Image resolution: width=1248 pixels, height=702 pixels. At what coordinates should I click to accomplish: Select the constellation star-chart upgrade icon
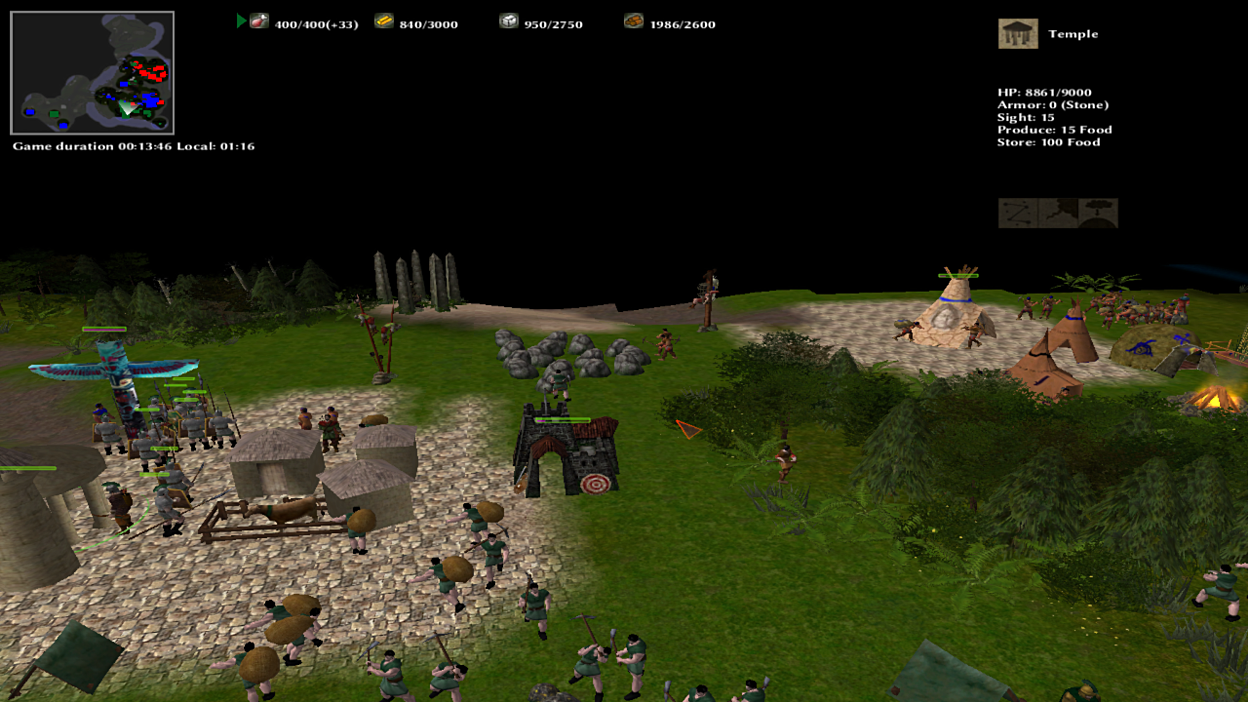tap(1018, 213)
